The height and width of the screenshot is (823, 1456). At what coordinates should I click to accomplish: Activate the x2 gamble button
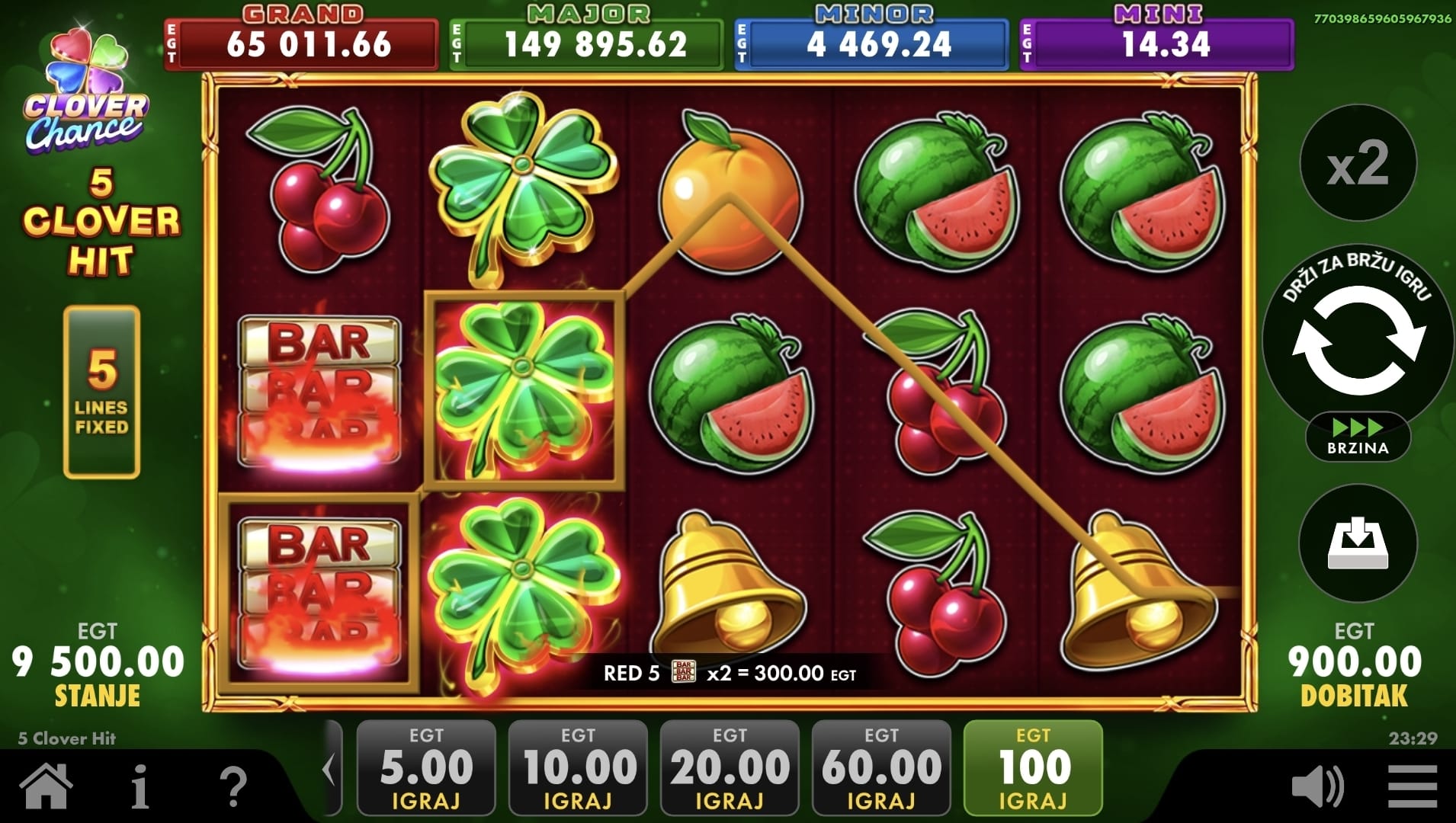1358,164
